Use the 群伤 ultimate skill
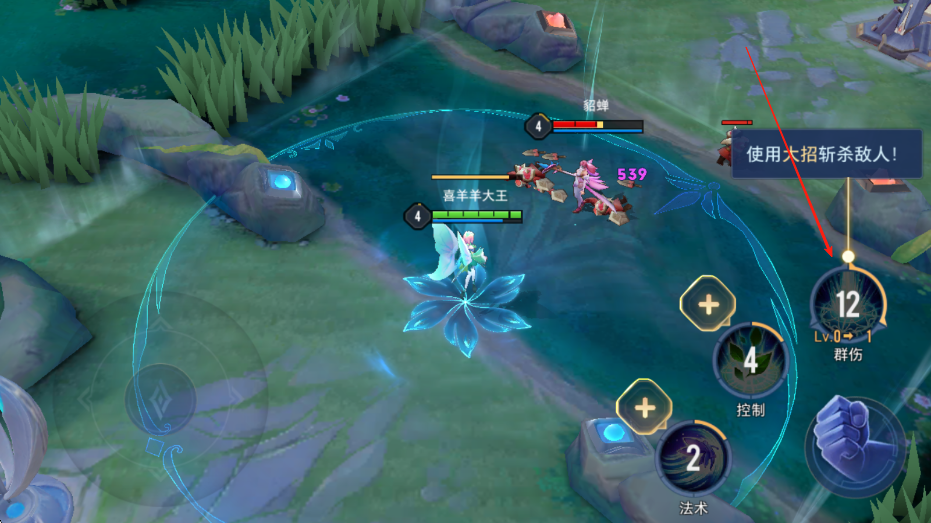This screenshot has height=523, width=931. click(847, 304)
